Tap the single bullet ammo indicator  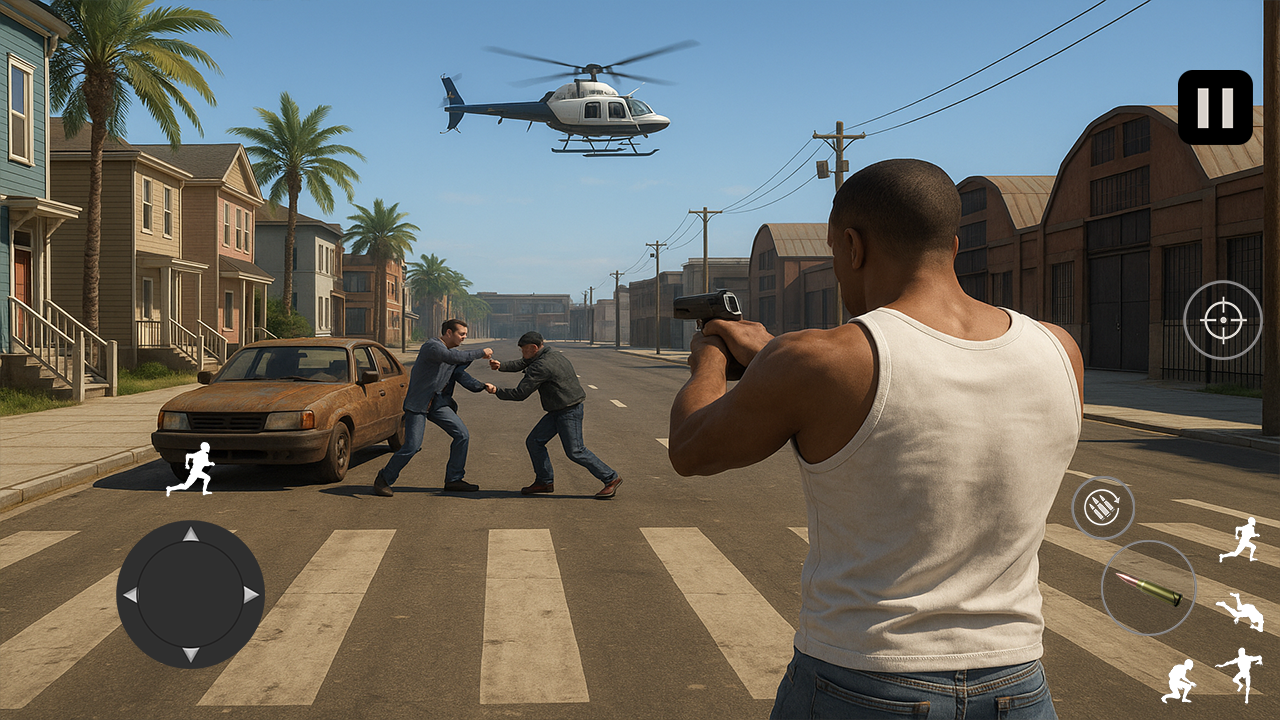click(x=1150, y=589)
